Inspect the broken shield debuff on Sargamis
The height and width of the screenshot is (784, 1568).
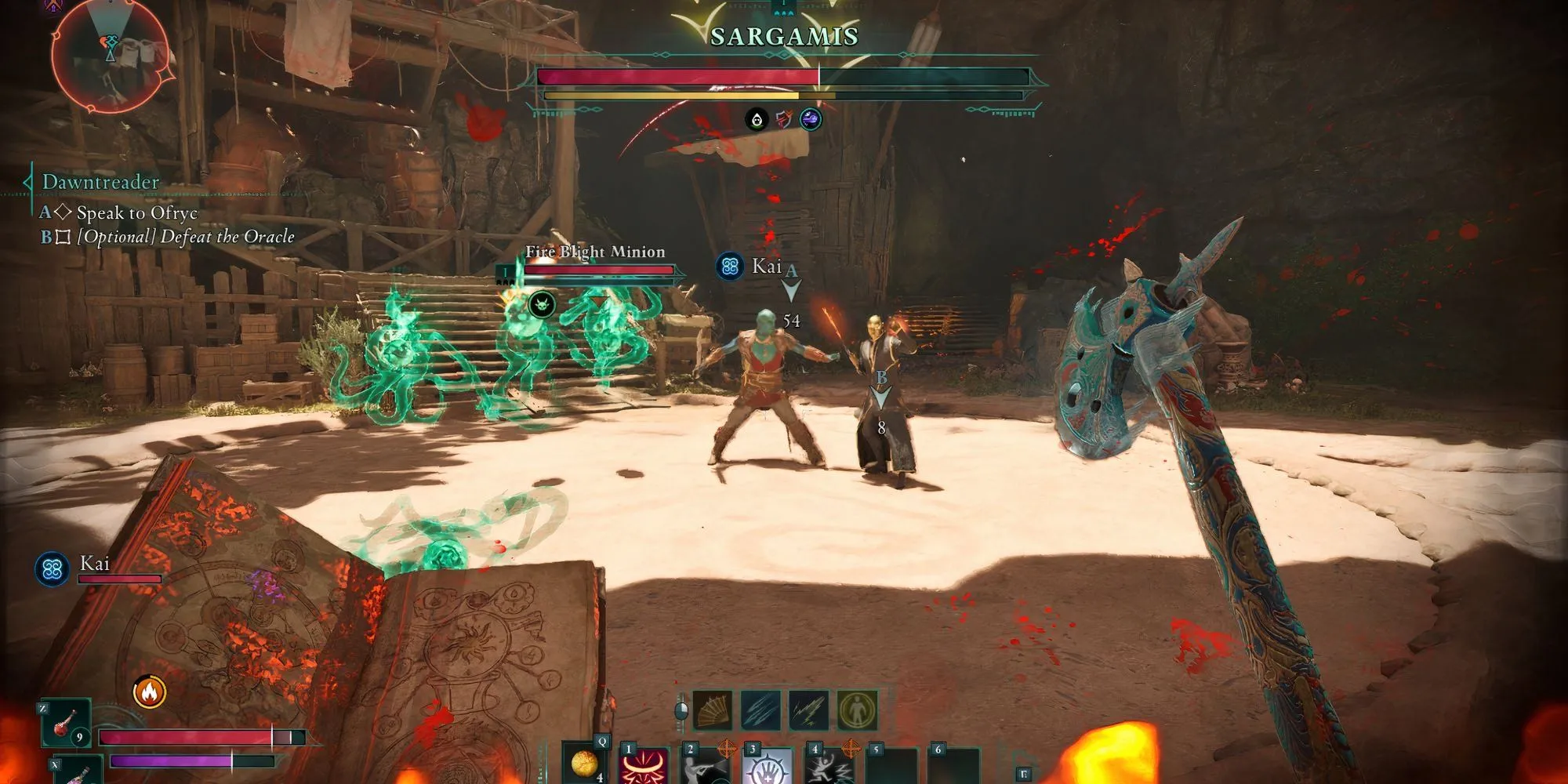click(784, 119)
